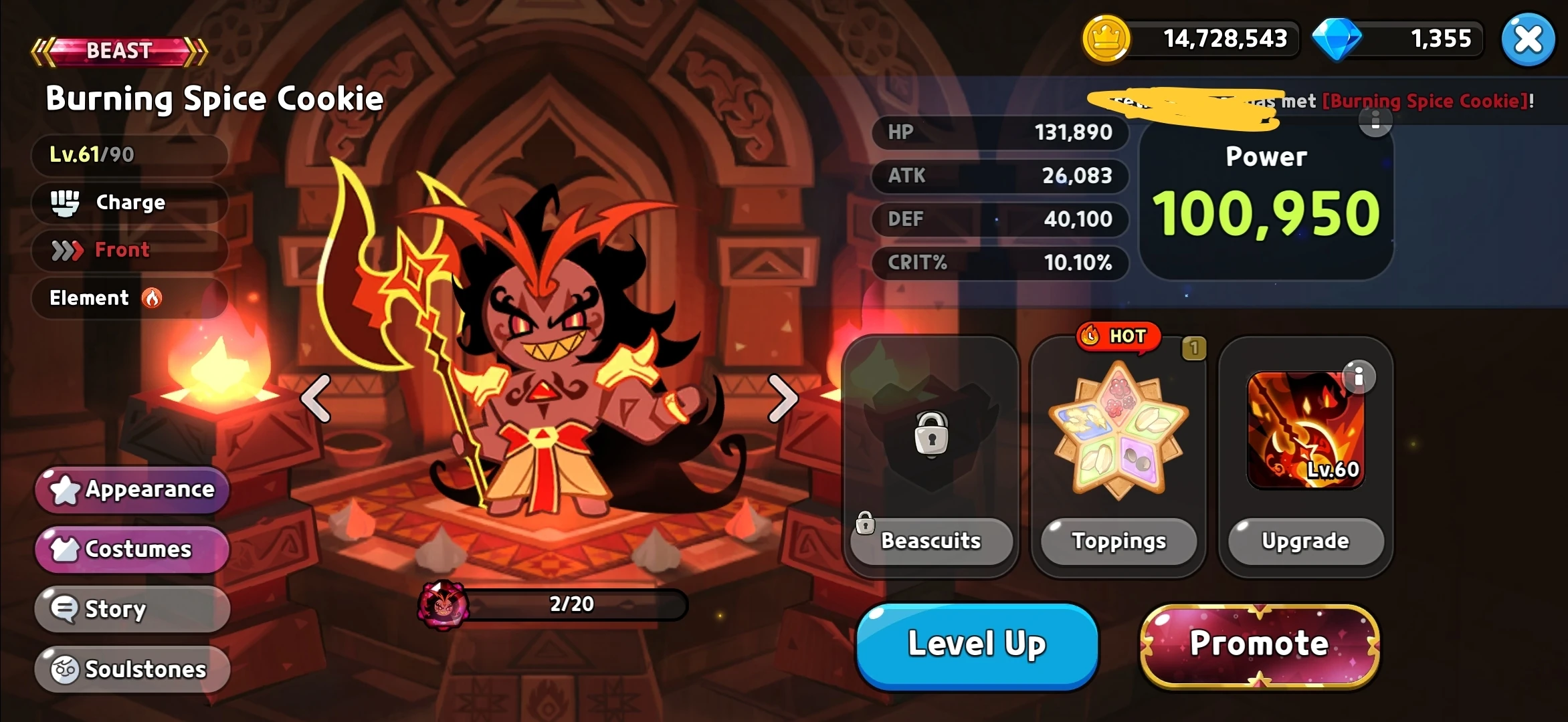The image size is (1568, 722).
Task: Tap the crown icon beside the coin balance
Action: coord(1106,39)
